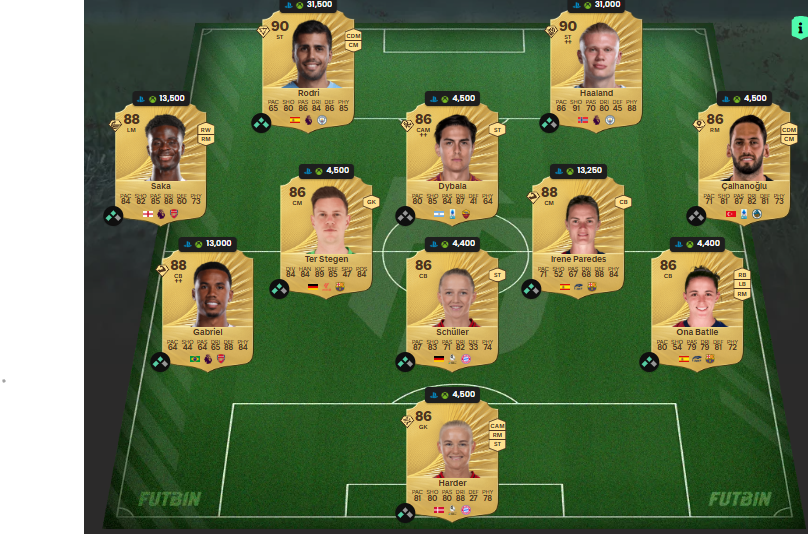Select the Schüller player card

click(452, 306)
